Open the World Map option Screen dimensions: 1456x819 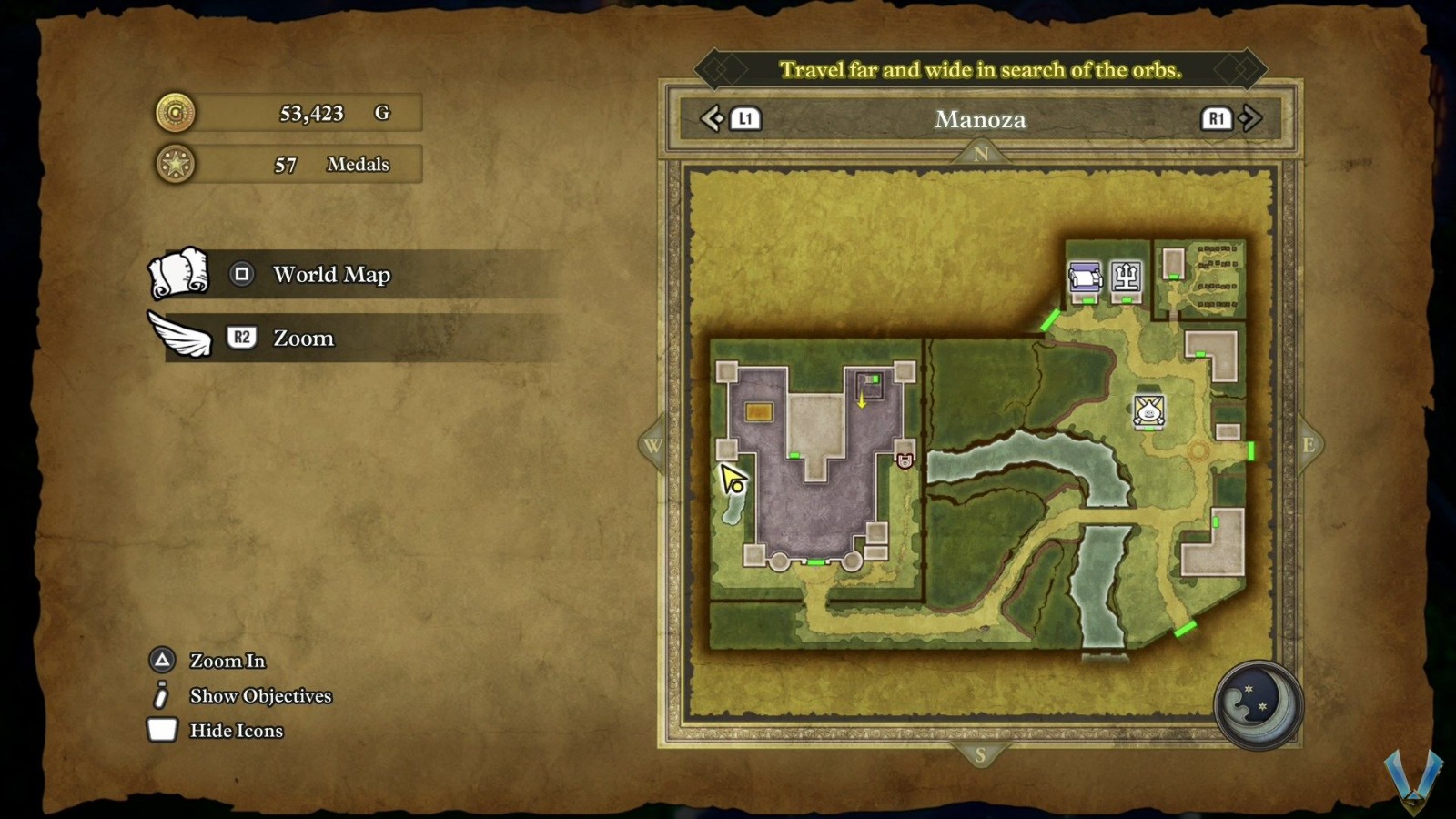[331, 274]
